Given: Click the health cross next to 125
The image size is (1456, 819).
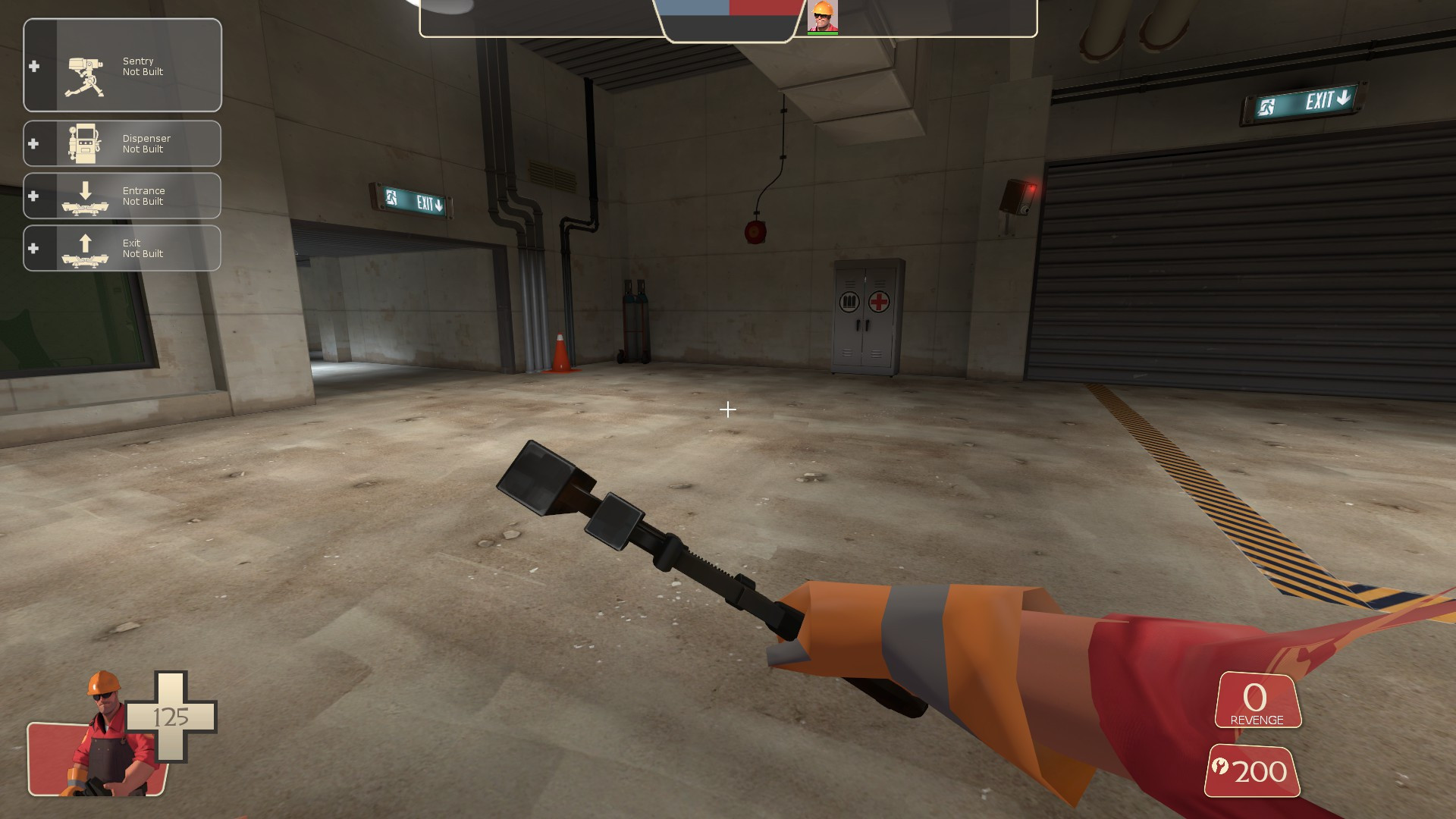Looking at the screenshot, I should pyautogui.click(x=173, y=716).
